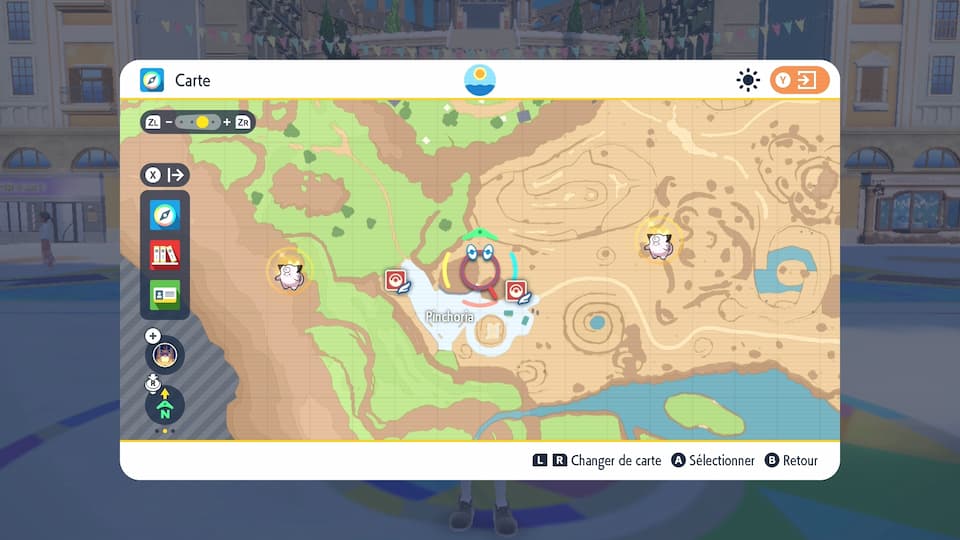The image size is (960, 540).
Task: Open the green trainer profile card icon
Action: (165, 294)
